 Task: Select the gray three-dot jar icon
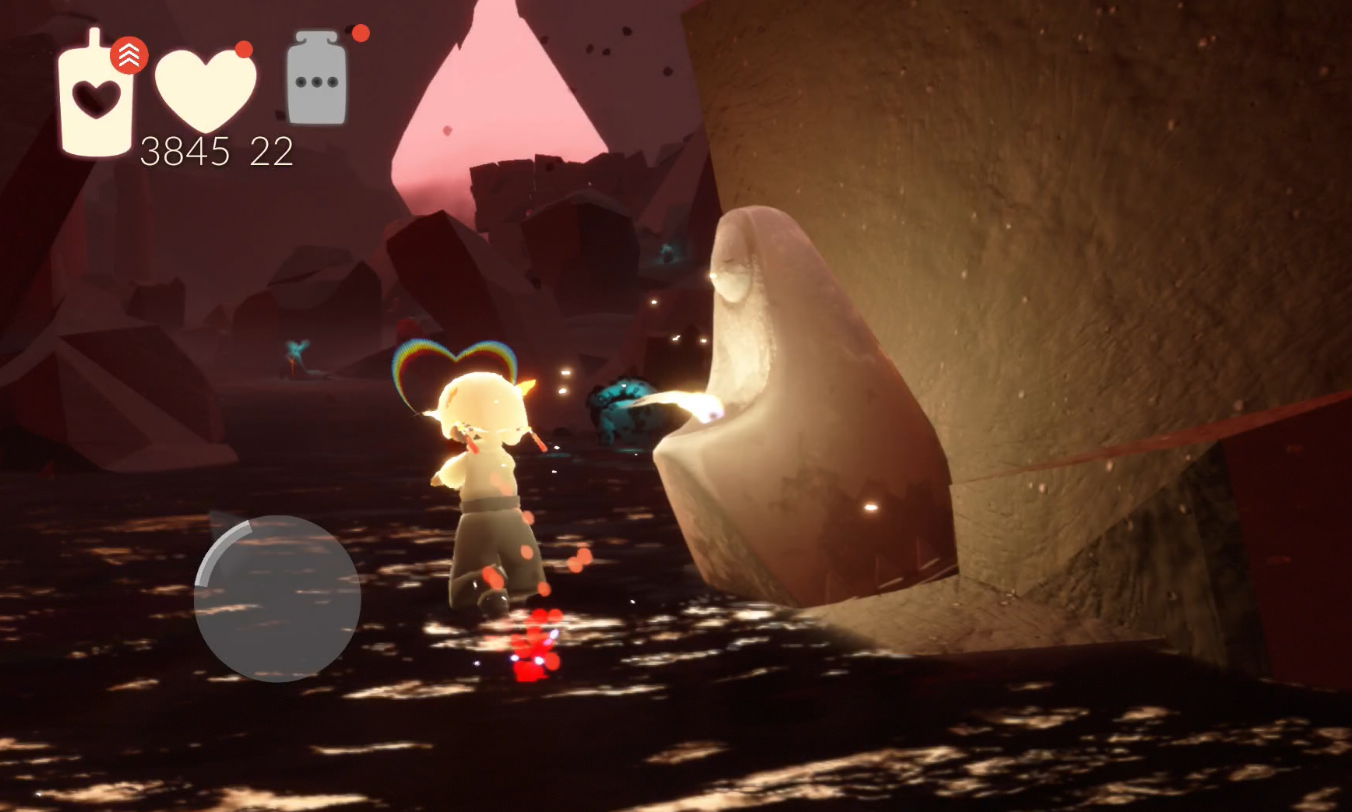[317, 80]
